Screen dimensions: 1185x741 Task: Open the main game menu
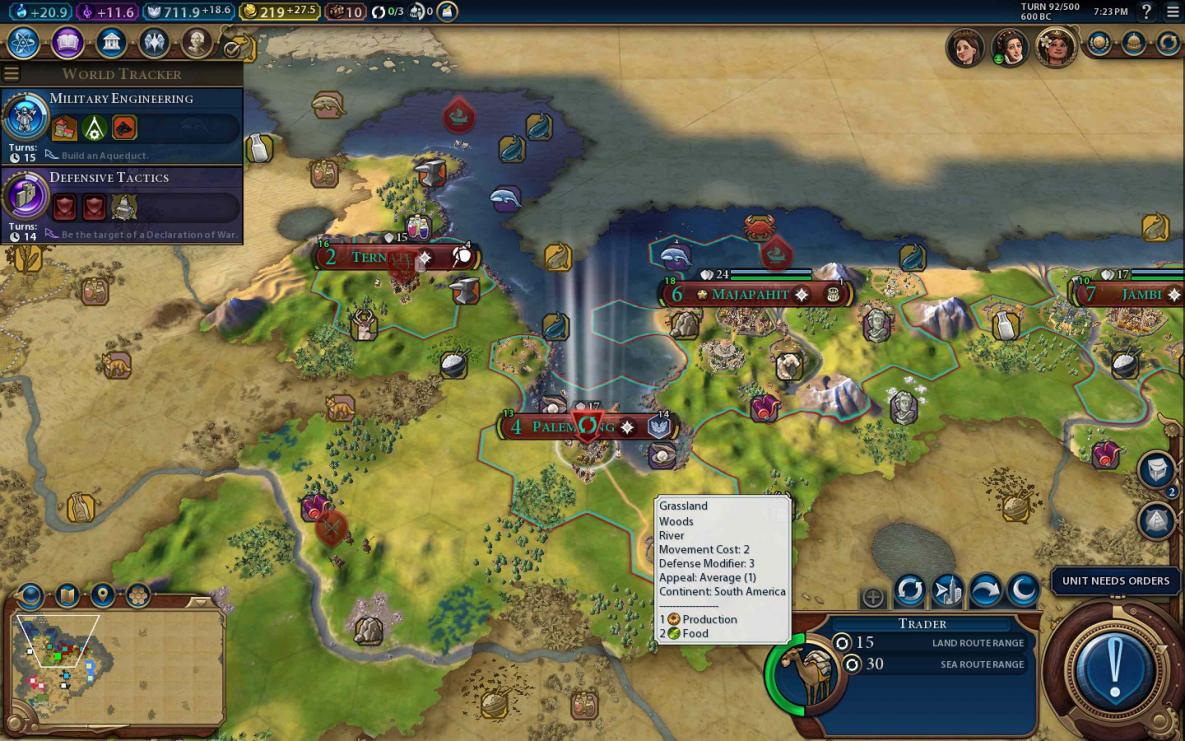(x=1172, y=12)
